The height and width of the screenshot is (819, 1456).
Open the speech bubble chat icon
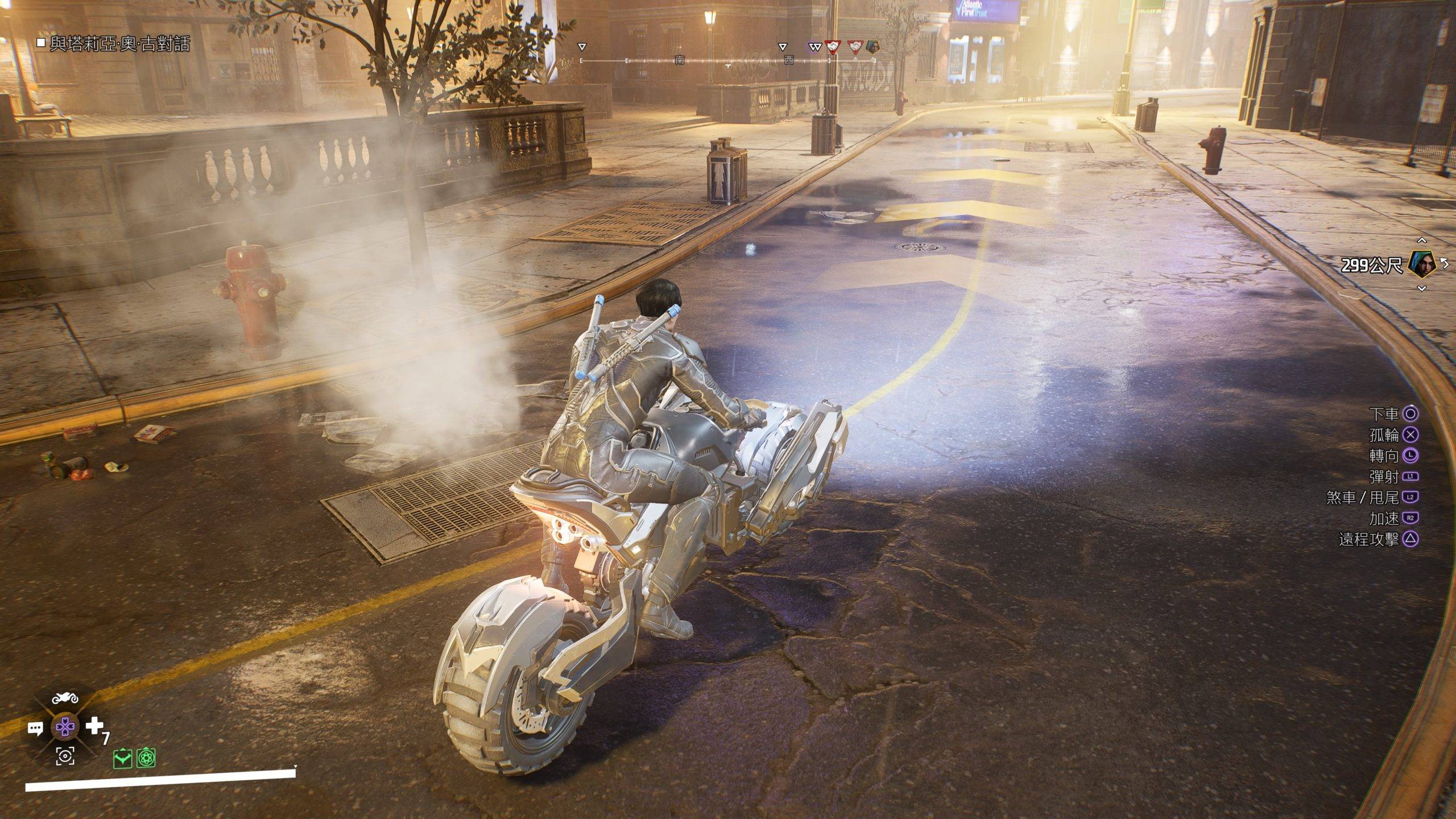(x=35, y=728)
